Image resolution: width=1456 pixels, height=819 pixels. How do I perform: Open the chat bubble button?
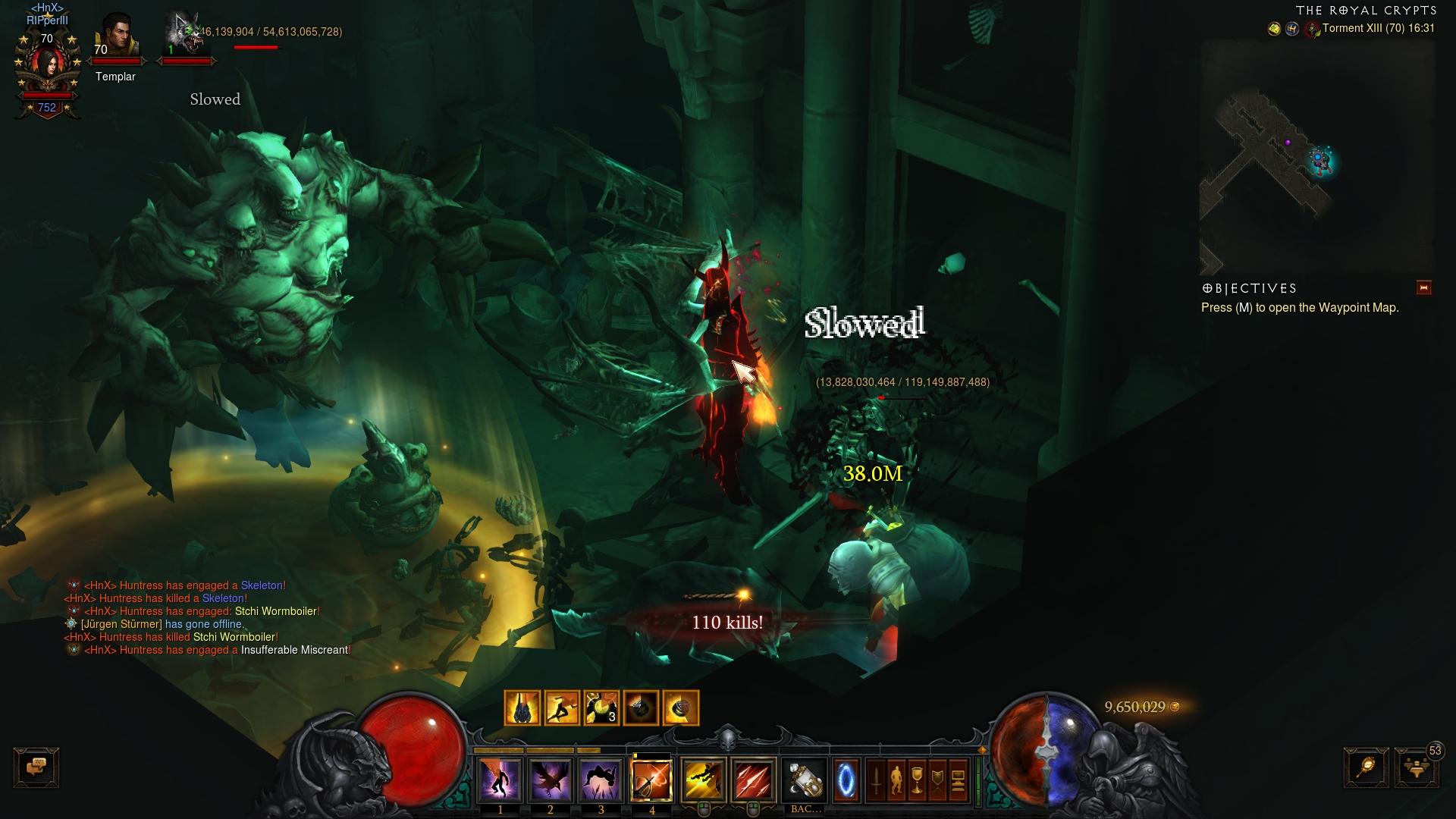[36, 767]
